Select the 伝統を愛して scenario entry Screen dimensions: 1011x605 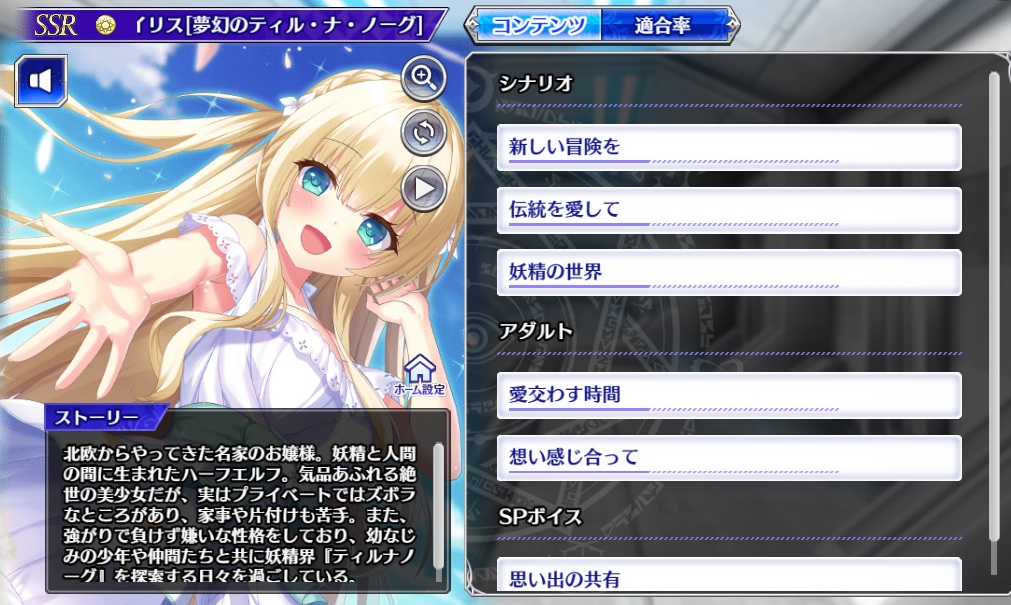(728, 209)
